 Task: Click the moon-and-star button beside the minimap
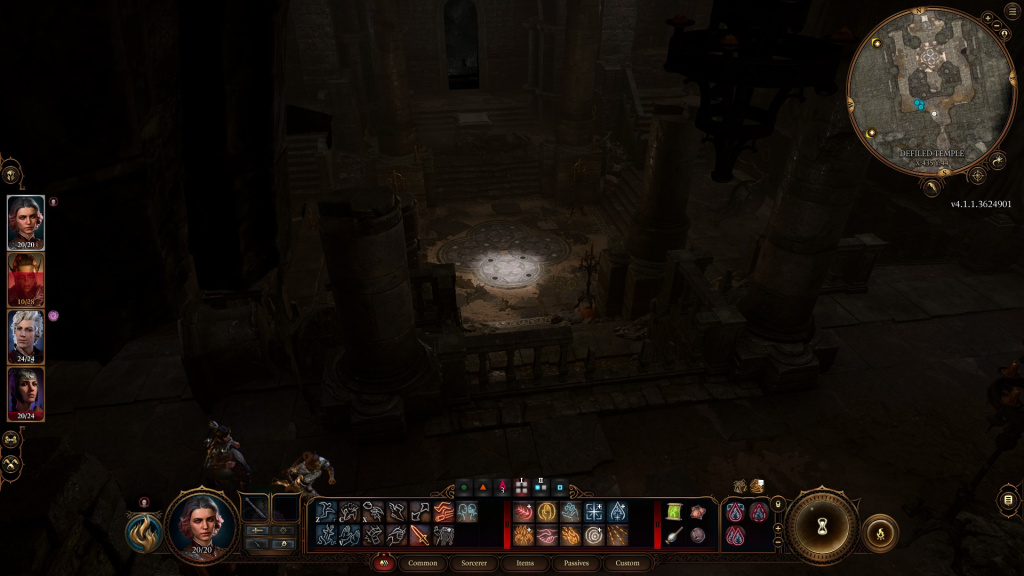(x=998, y=161)
